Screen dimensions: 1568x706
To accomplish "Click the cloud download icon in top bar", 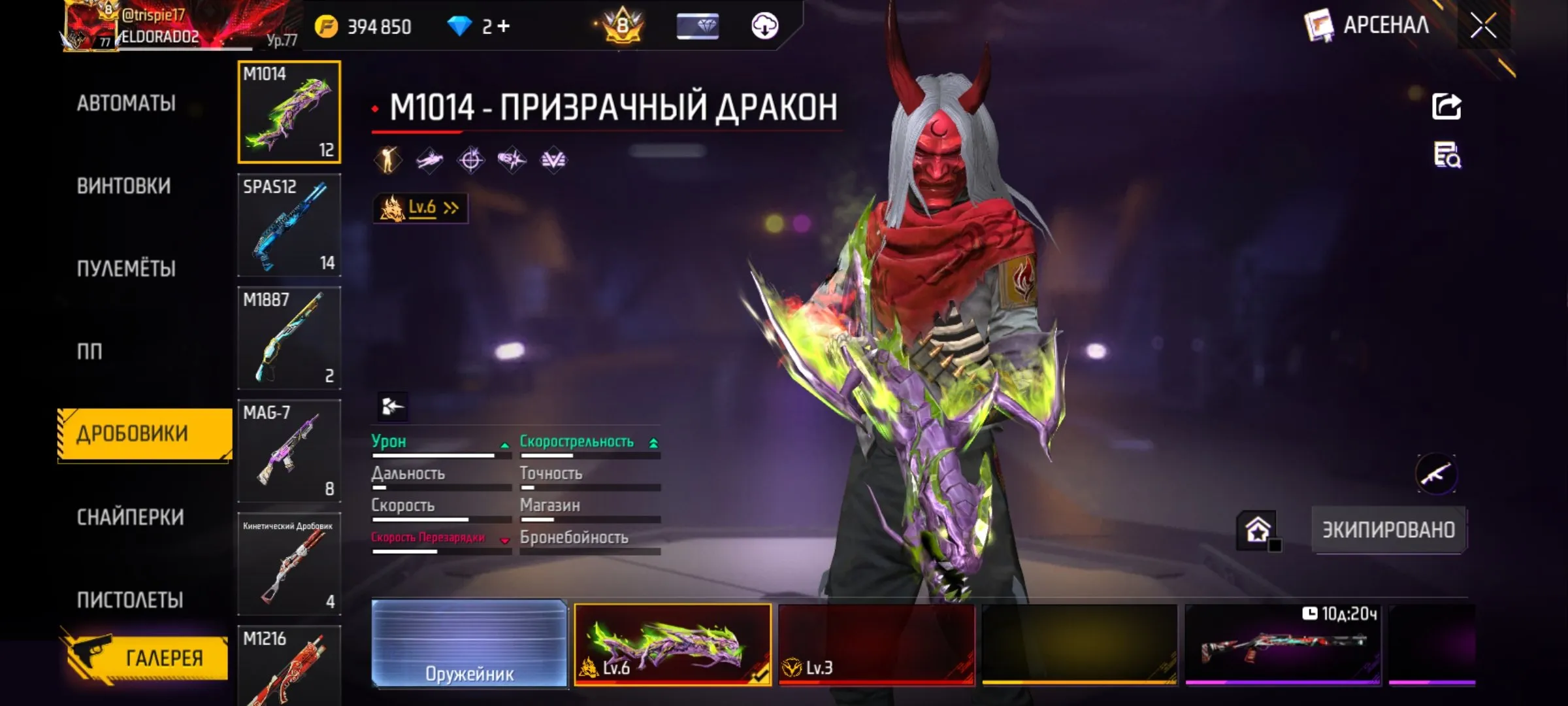I will tap(766, 26).
